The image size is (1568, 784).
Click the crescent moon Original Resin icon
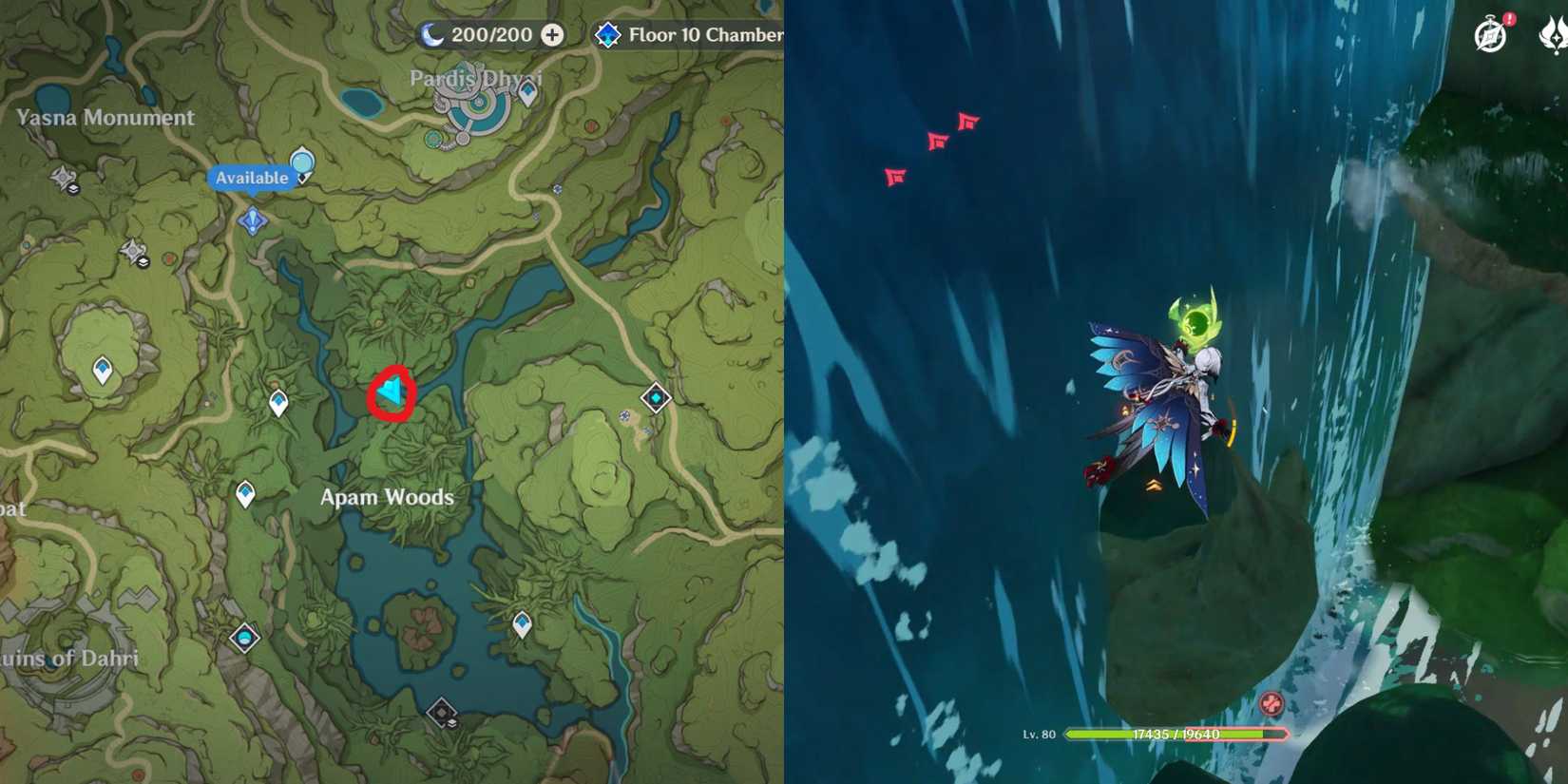pyautogui.click(x=432, y=35)
